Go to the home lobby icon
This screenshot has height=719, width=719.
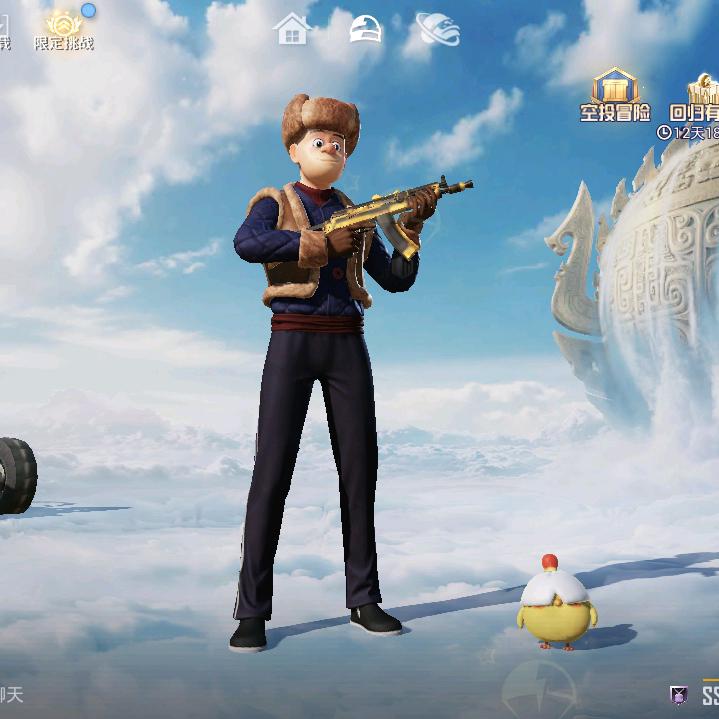(x=292, y=29)
